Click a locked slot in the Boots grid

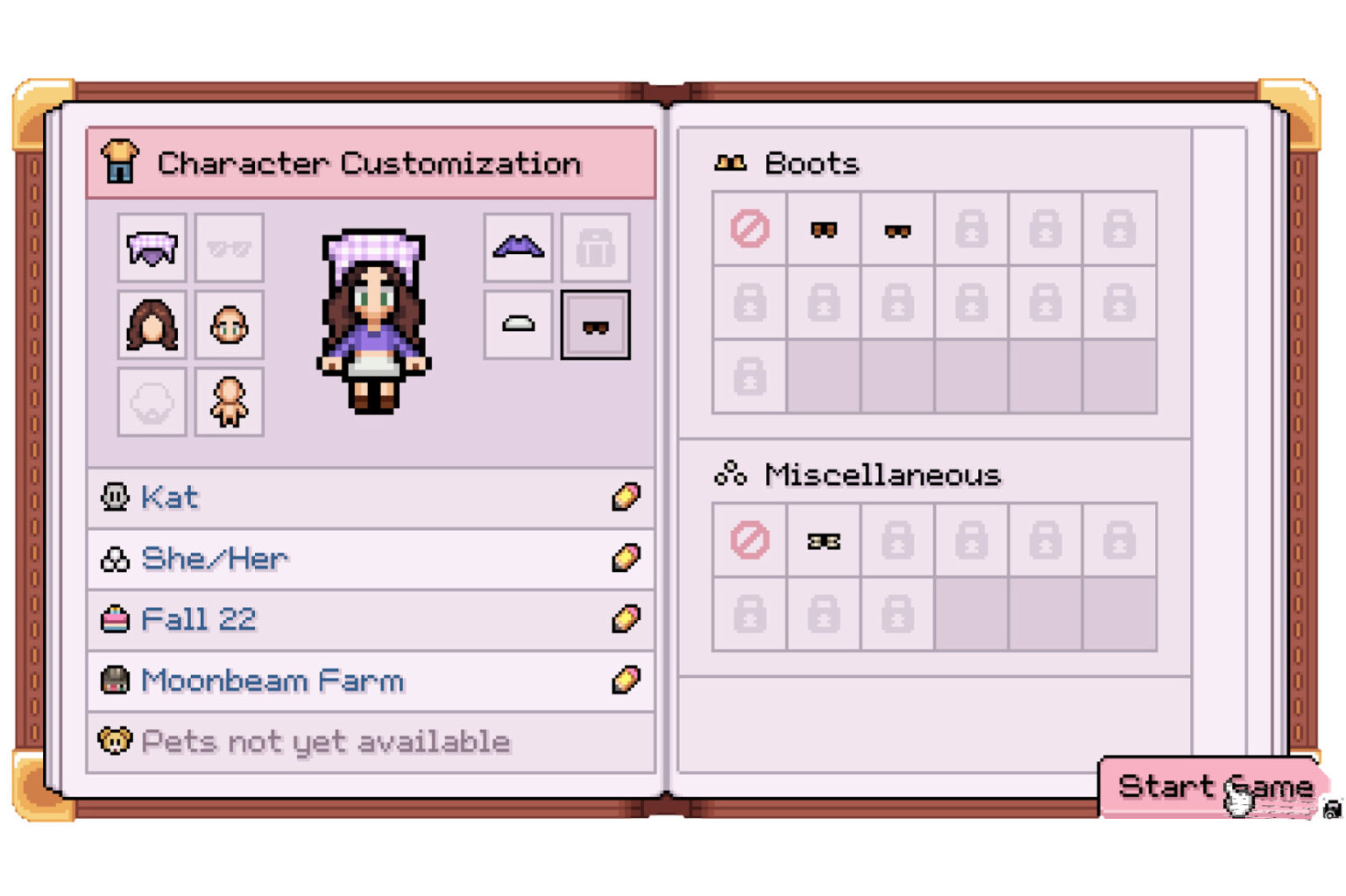970,230
